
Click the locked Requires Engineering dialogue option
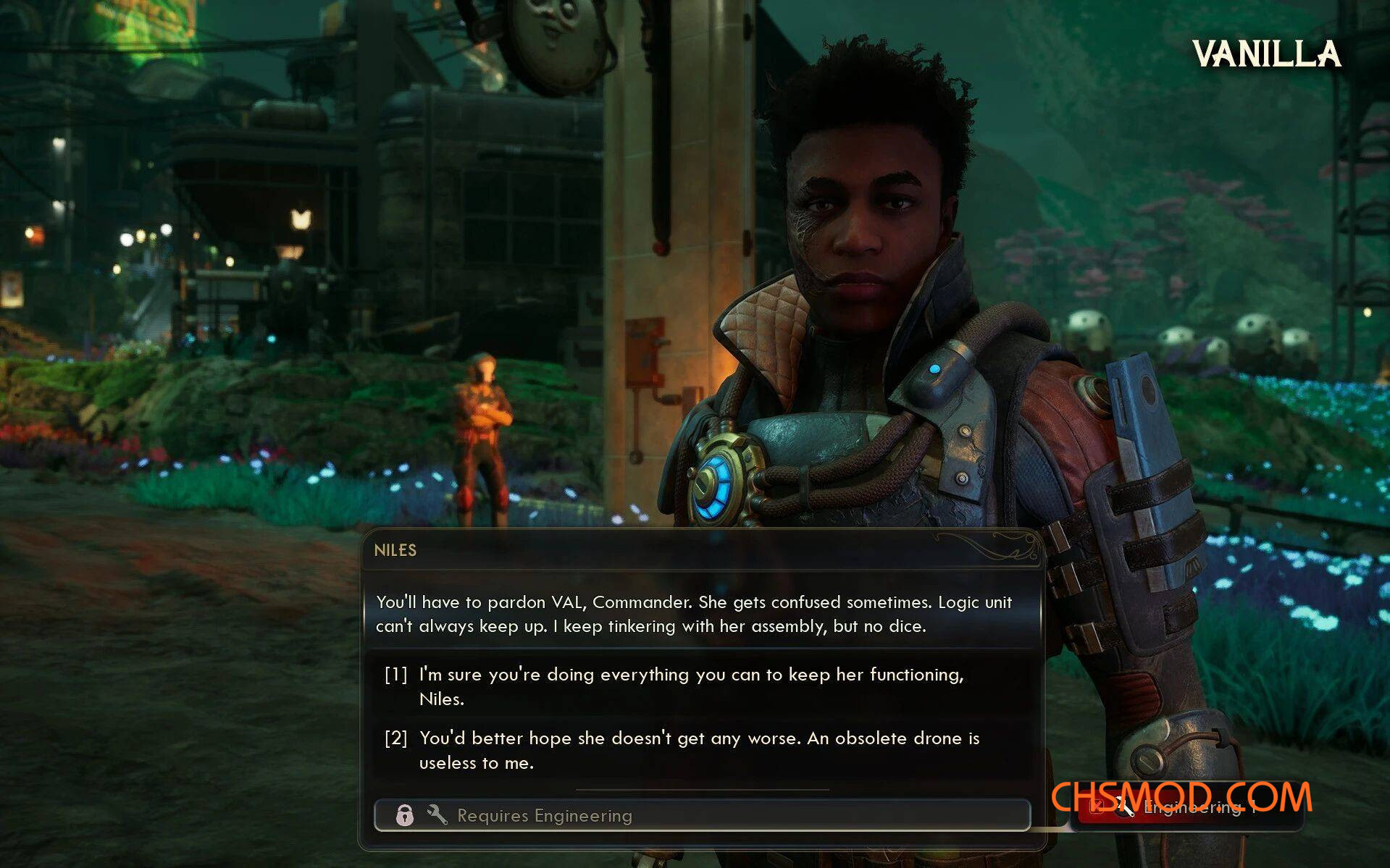coord(701,815)
